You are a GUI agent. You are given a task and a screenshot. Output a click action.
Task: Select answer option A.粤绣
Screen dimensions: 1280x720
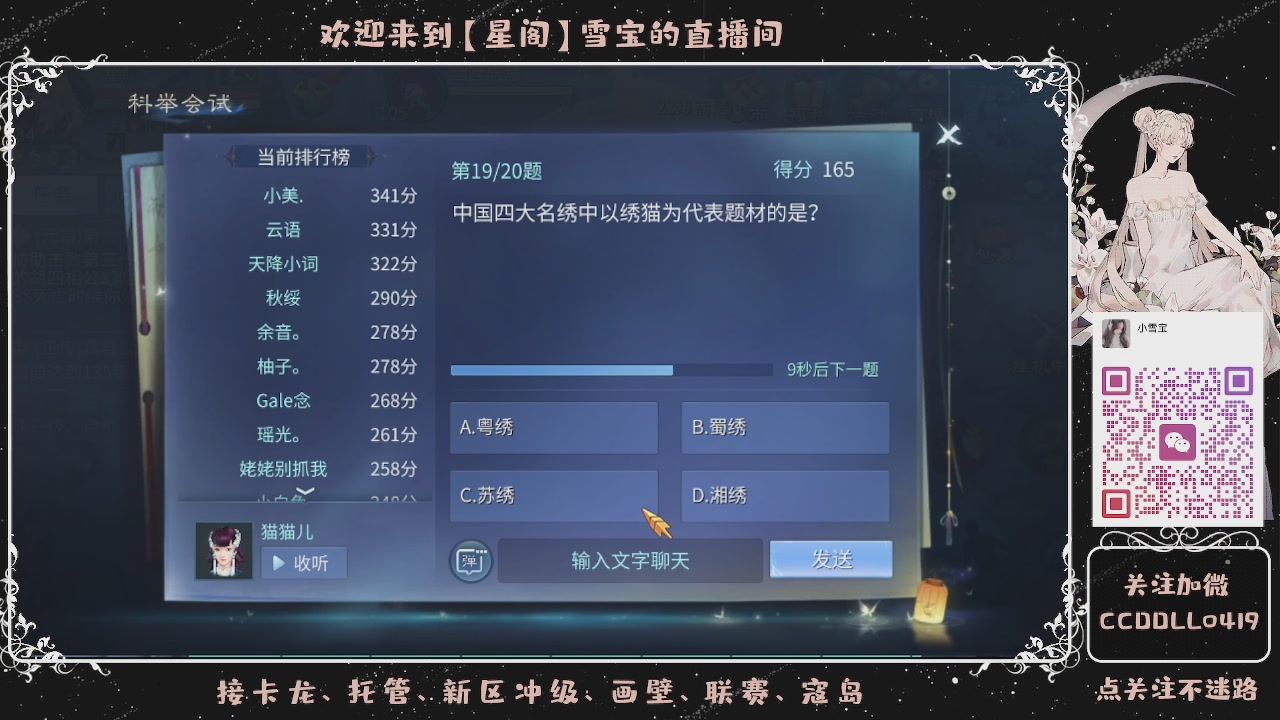pyautogui.click(x=553, y=427)
